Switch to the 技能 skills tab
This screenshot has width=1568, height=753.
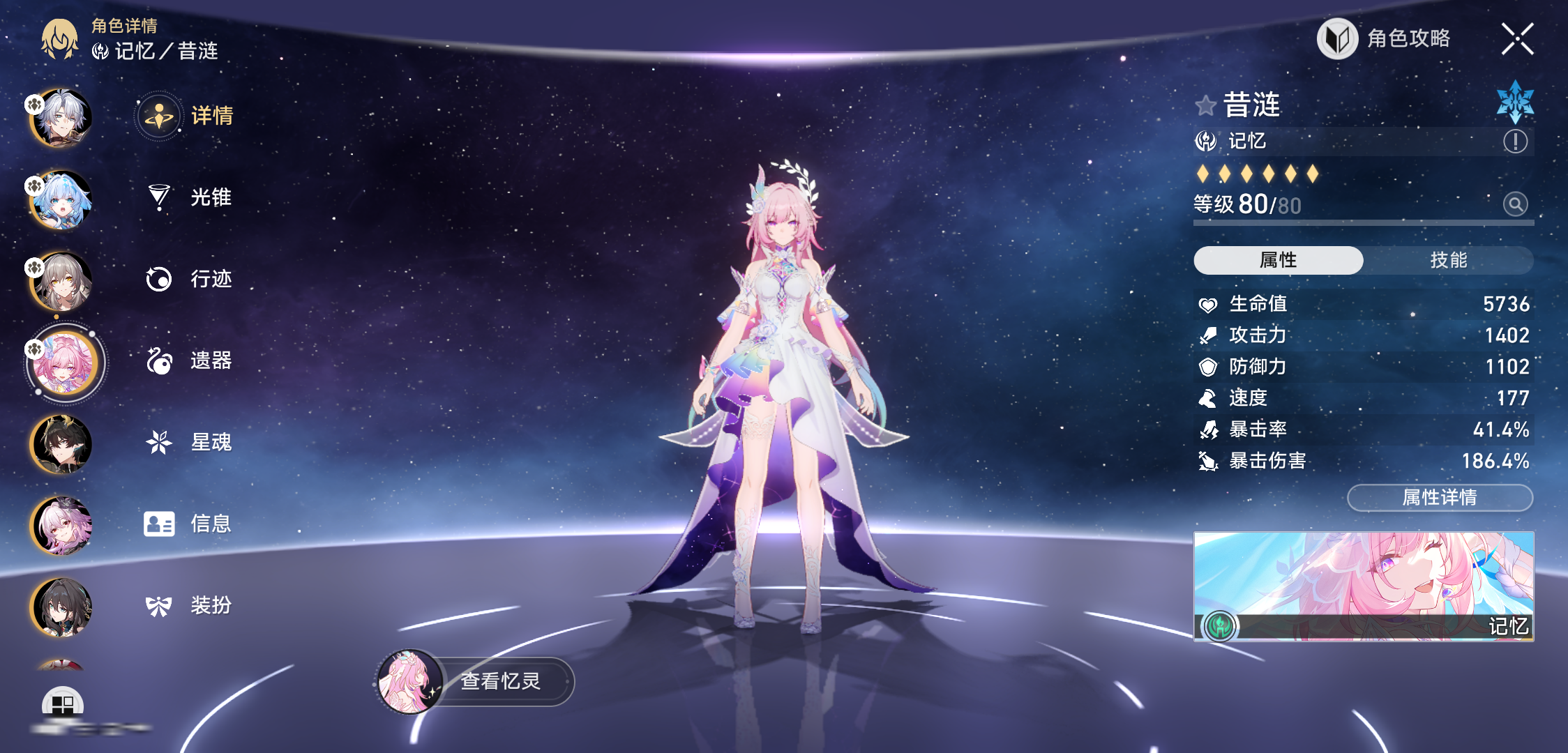1448,260
